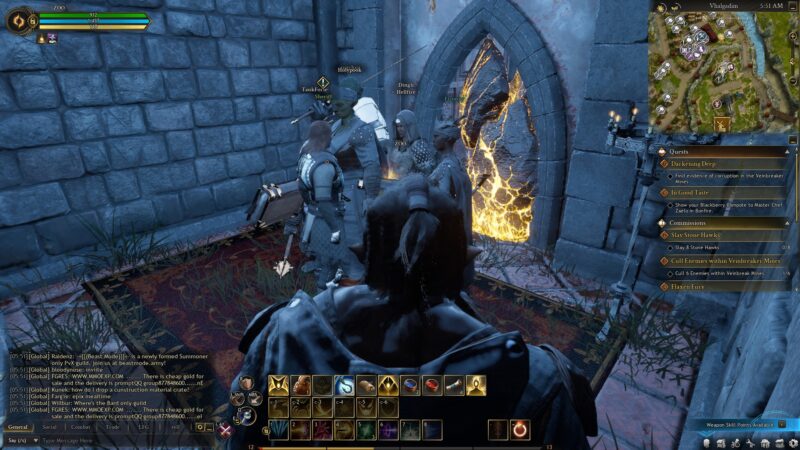The image size is (800, 450).
Task: Open the Vhalgadim minimap
Action: tap(723, 70)
